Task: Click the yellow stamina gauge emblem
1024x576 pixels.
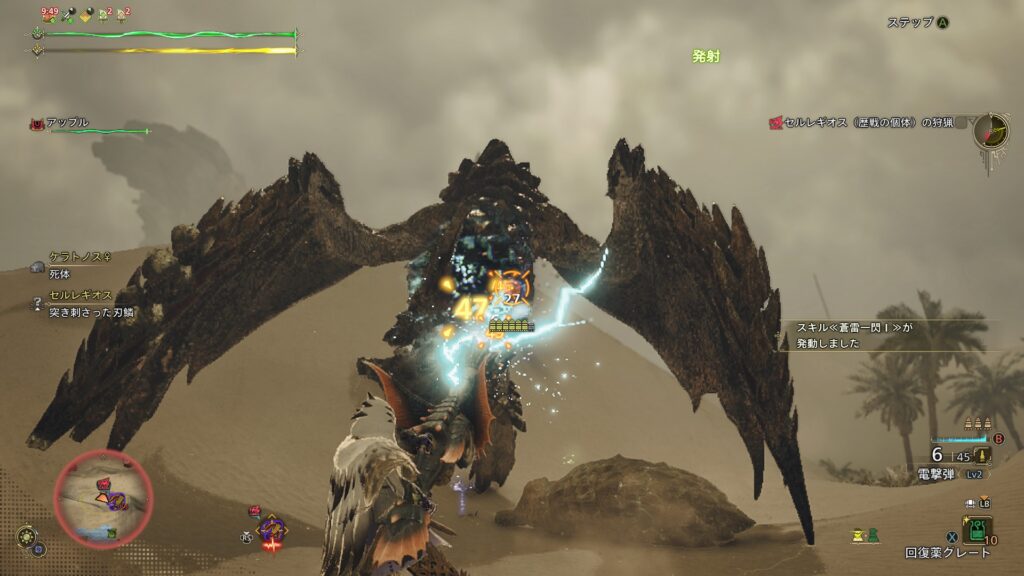Action: click(37, 50)
